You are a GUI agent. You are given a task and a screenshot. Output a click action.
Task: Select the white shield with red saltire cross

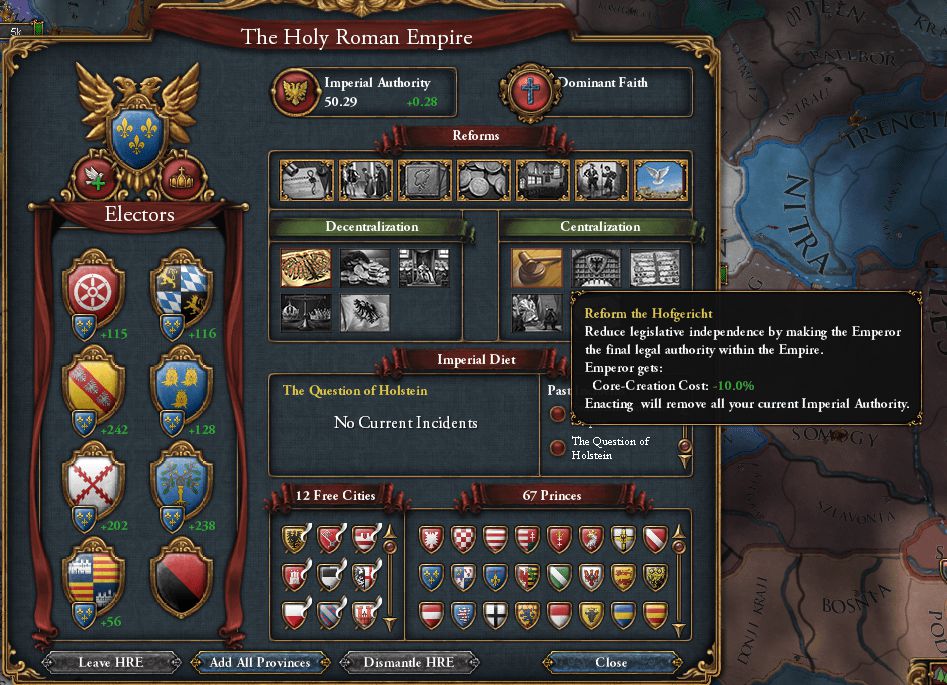(x=93, y=482)
